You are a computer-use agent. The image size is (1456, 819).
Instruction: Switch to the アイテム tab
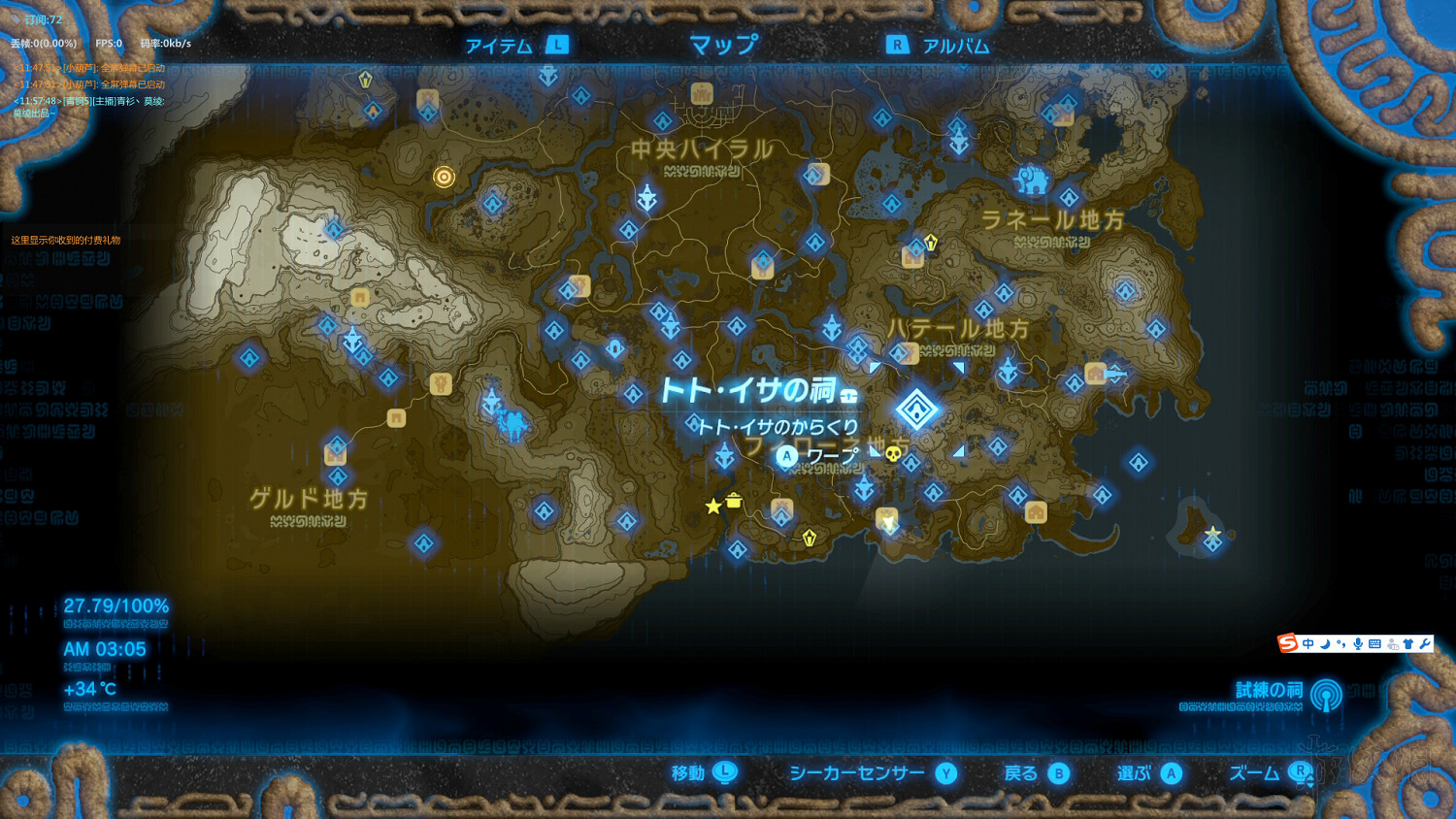498,44
